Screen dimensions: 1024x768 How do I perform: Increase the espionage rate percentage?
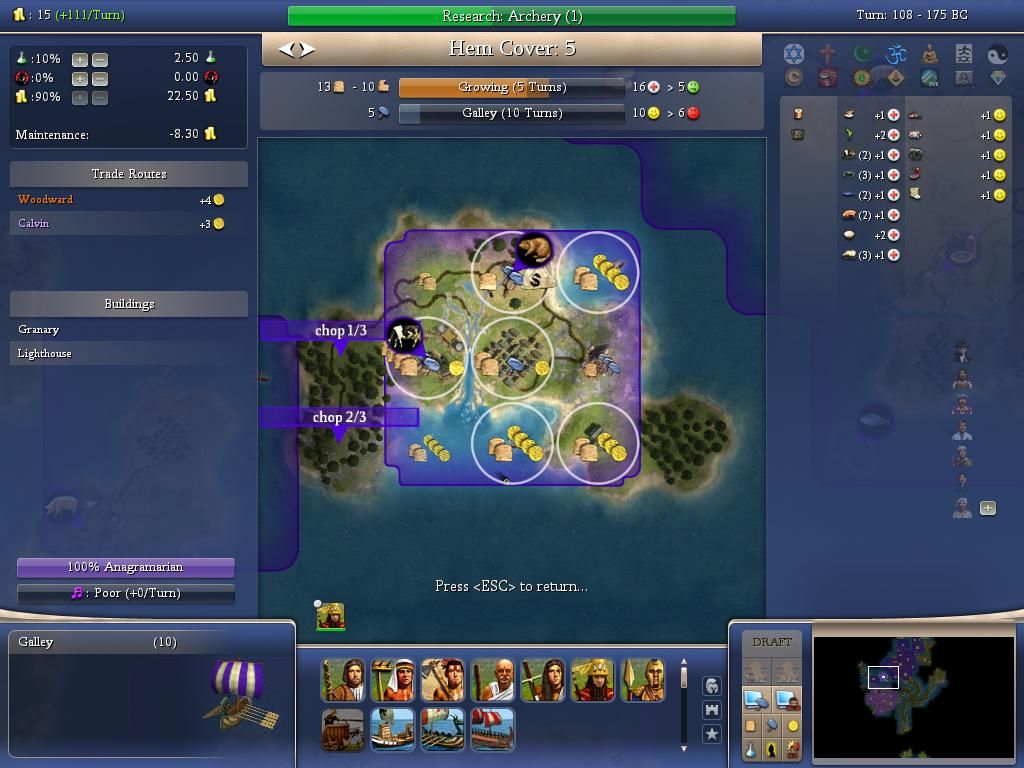pyautogui.click(x=80, y=78)
